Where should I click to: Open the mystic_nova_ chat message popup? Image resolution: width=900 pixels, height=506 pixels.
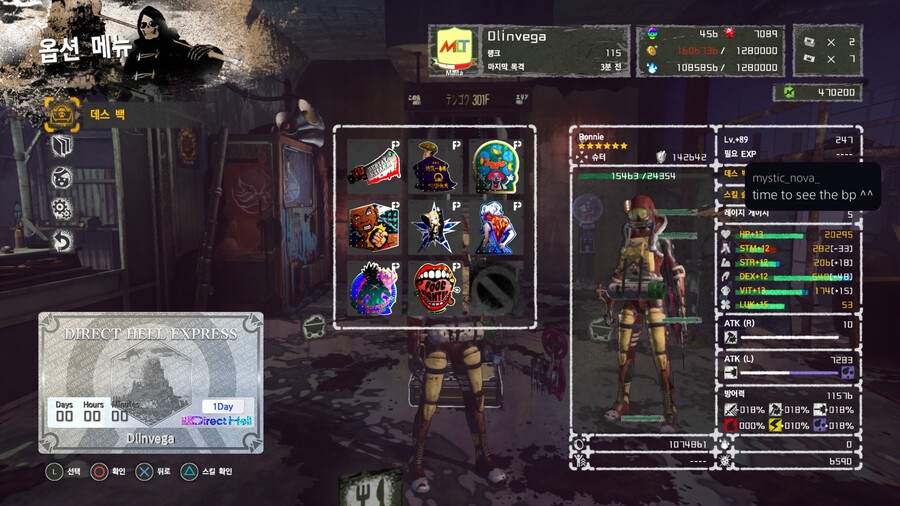812,186
